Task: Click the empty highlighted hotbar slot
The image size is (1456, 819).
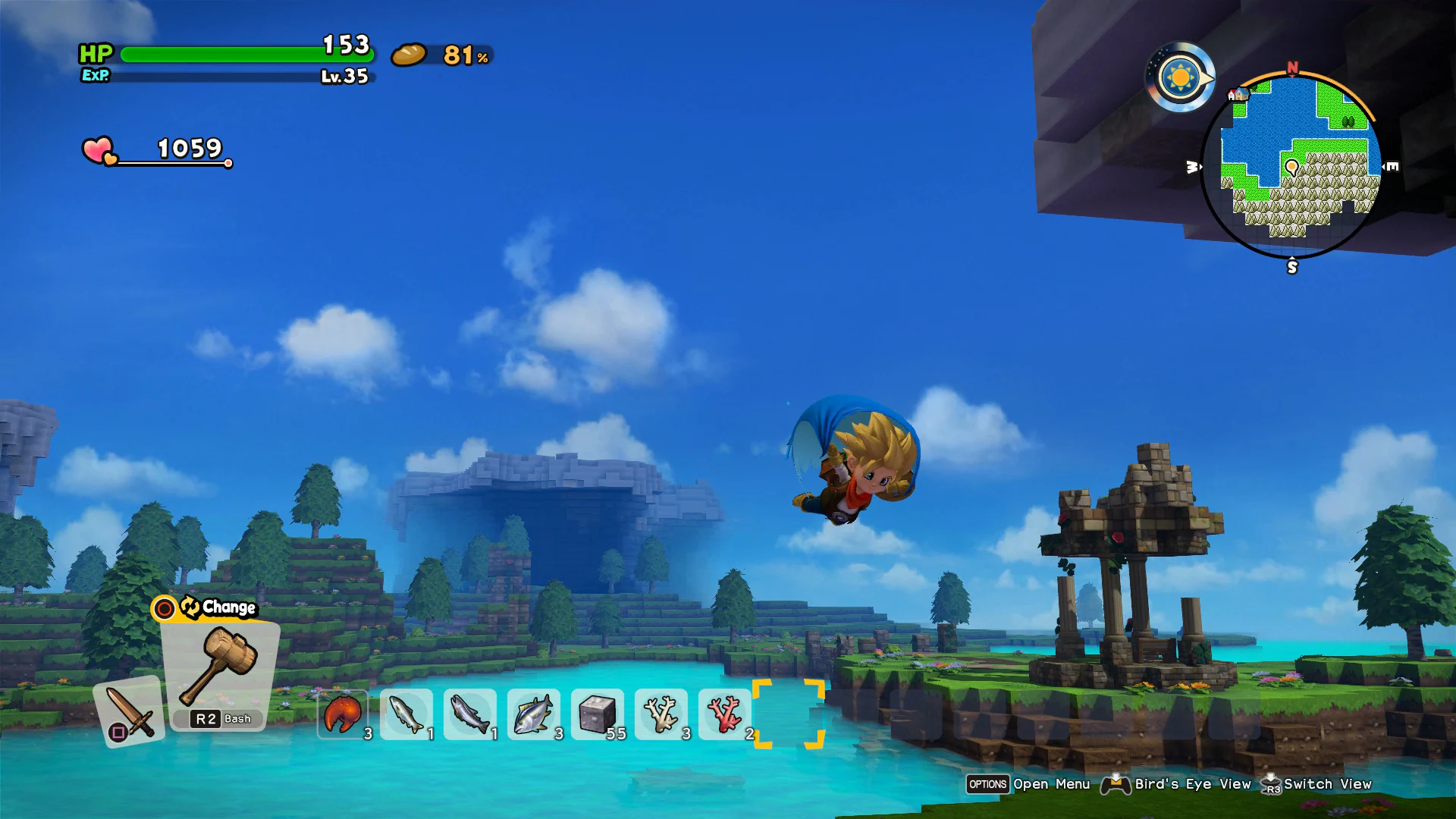Action: 789,714
